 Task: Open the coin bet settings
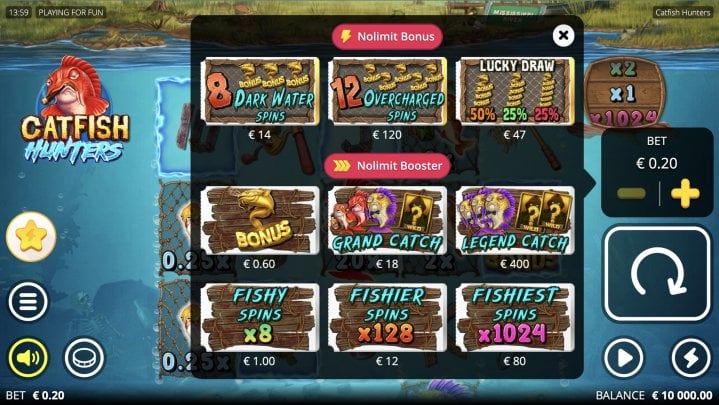pos(84,358)
